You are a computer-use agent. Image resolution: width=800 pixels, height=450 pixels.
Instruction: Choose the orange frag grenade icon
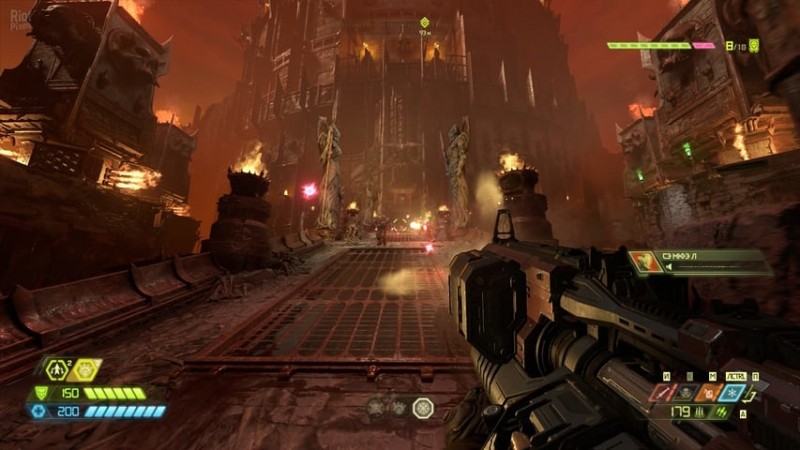[709, 393]
